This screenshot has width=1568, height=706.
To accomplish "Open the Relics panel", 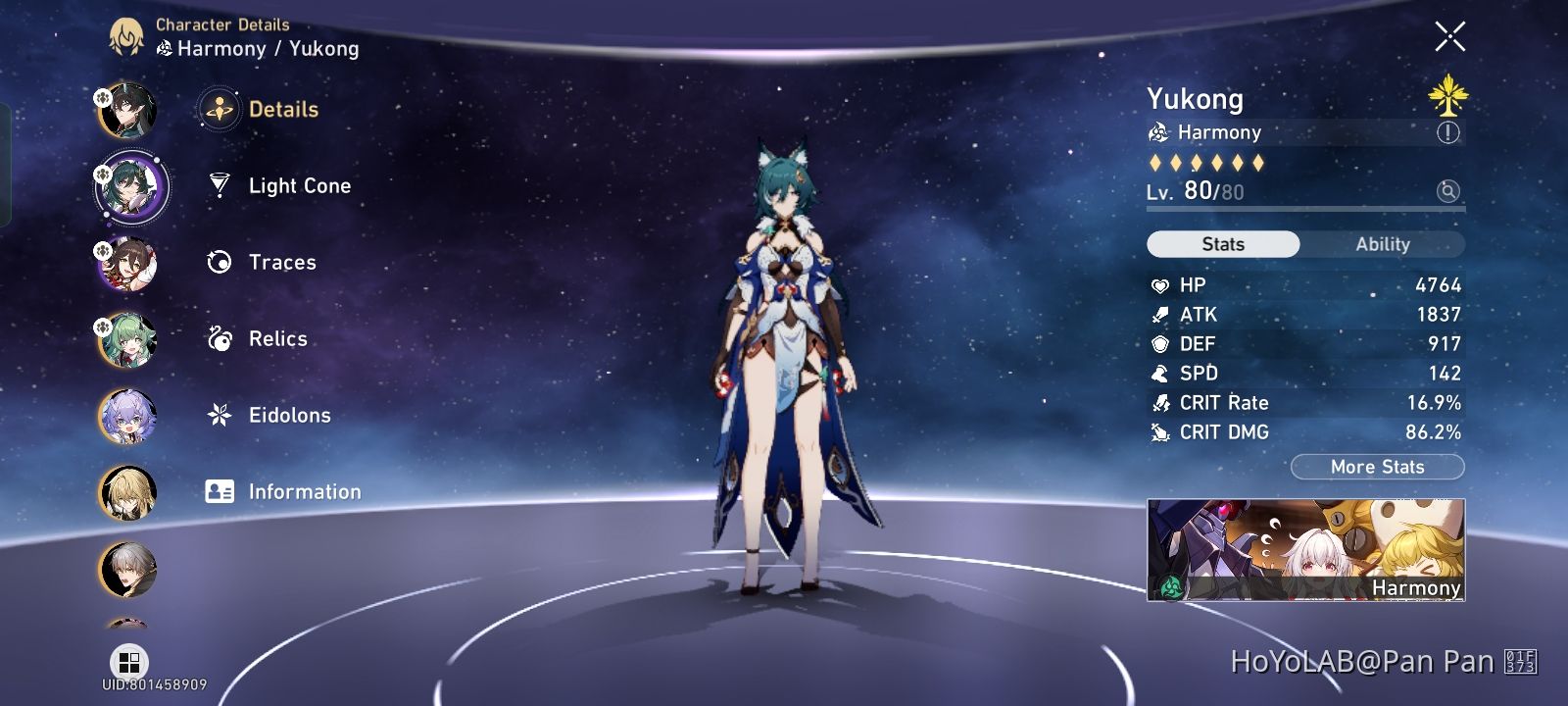I will pos(277,338).
